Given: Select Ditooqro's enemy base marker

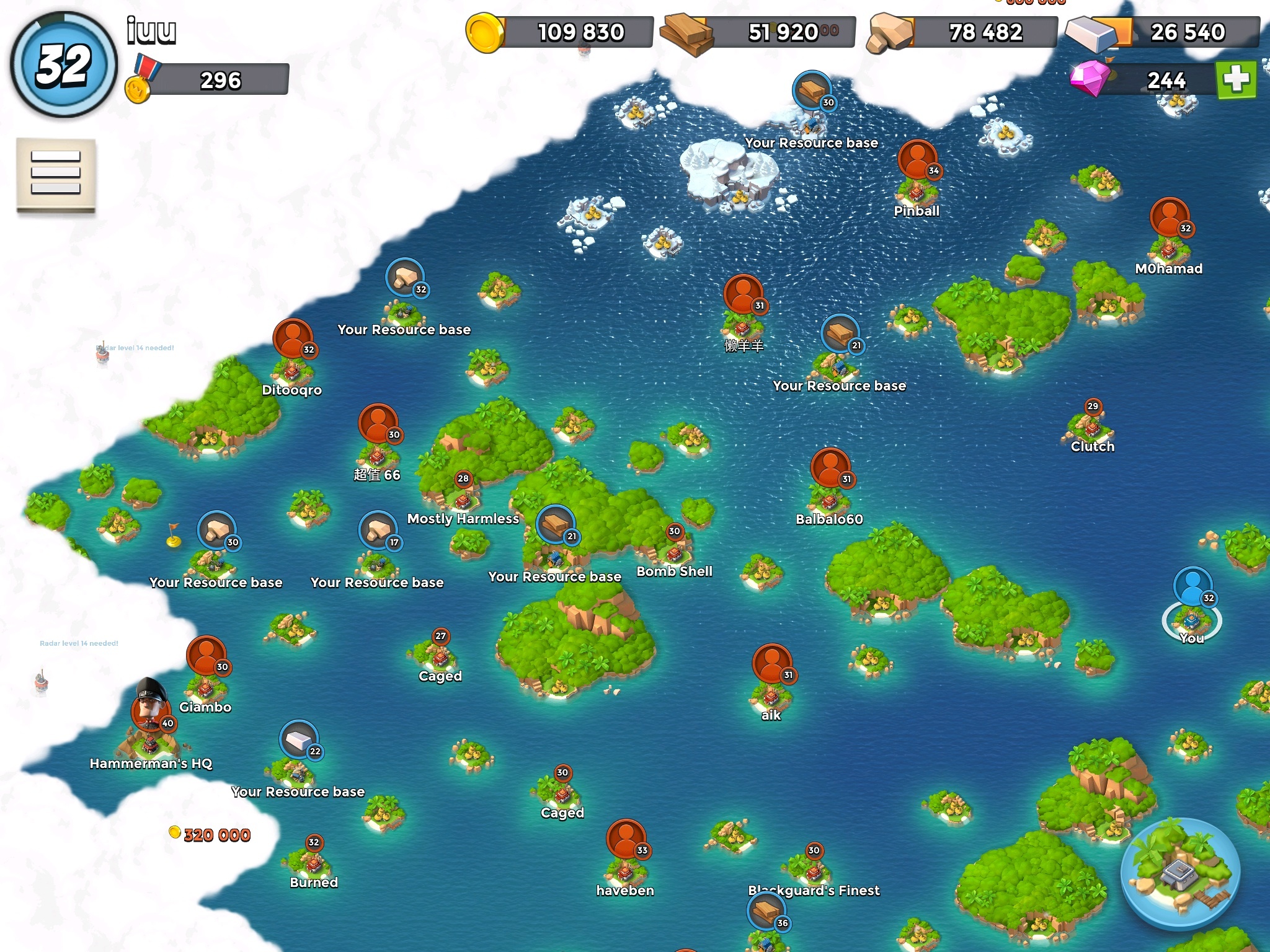Looking at the screenshot, I should 292,342.
